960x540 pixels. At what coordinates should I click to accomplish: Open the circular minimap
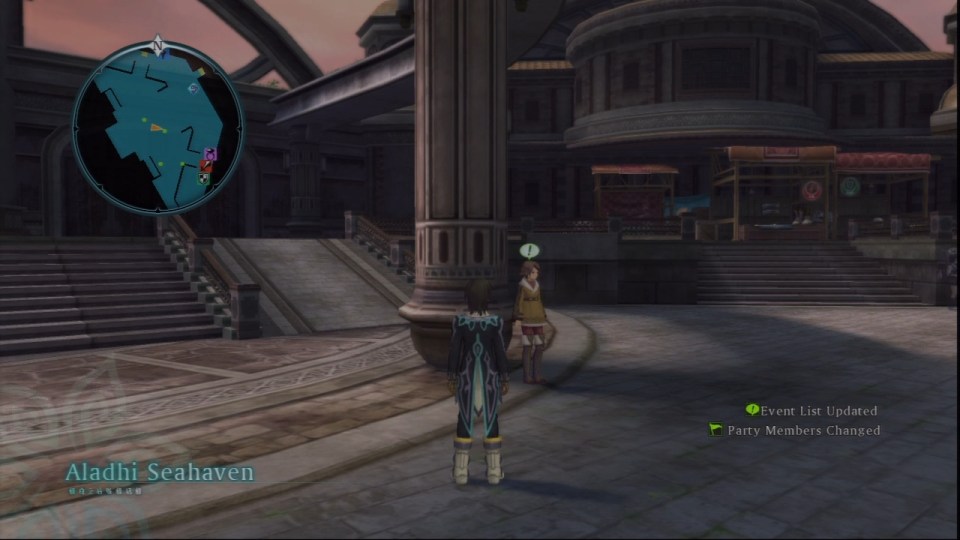tap(157, 127)
